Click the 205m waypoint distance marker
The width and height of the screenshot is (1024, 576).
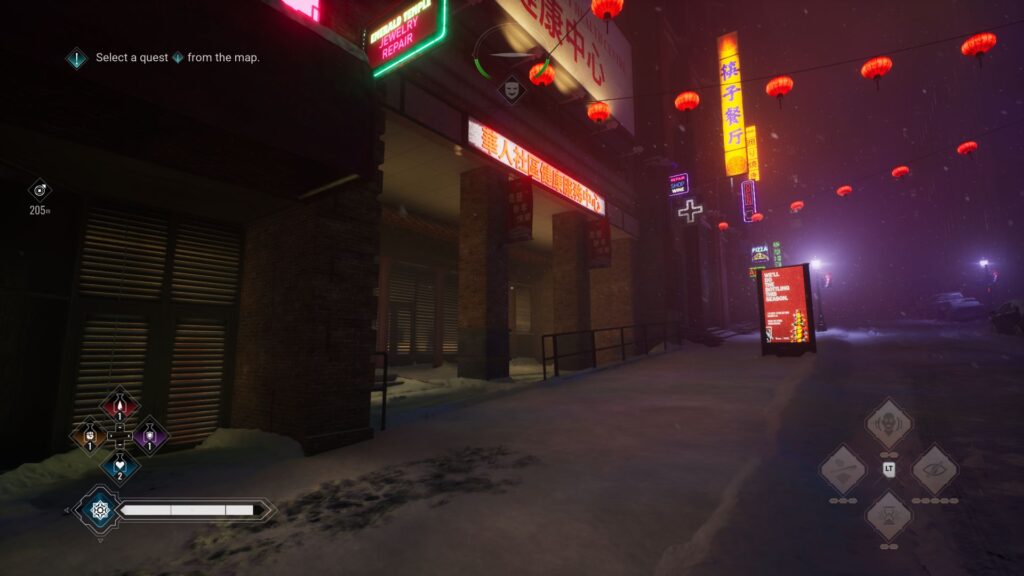coord(40,190)
